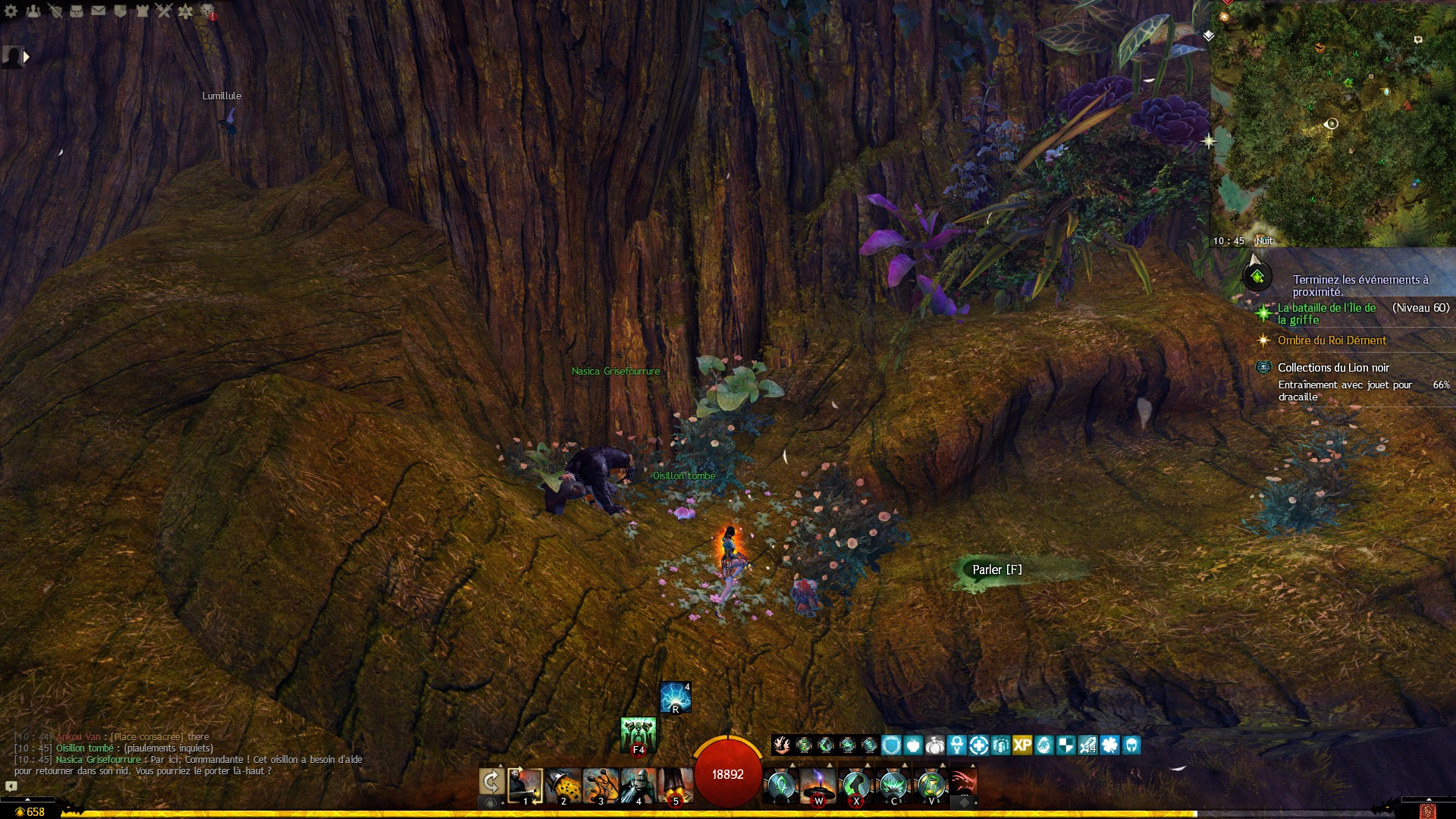Open the mail envelope icon
Image resolution: width=1456 pixels, height=819 pixels.
[99, 11]
